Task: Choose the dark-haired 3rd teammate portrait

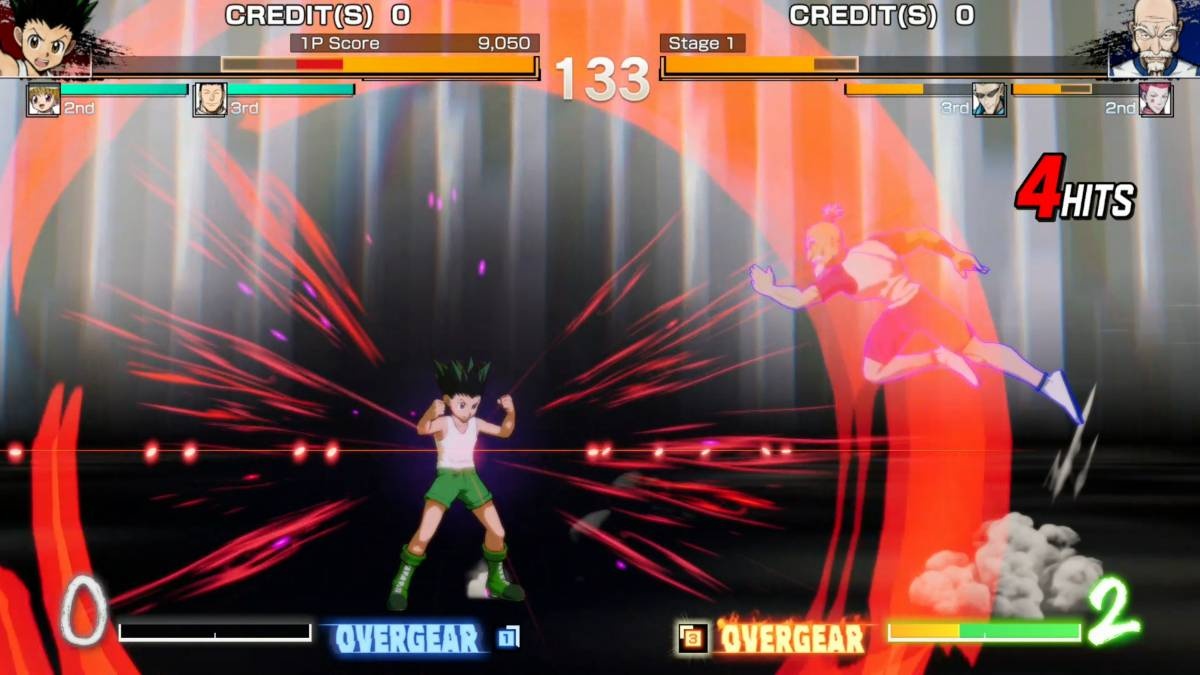Action: coord(210,99)
